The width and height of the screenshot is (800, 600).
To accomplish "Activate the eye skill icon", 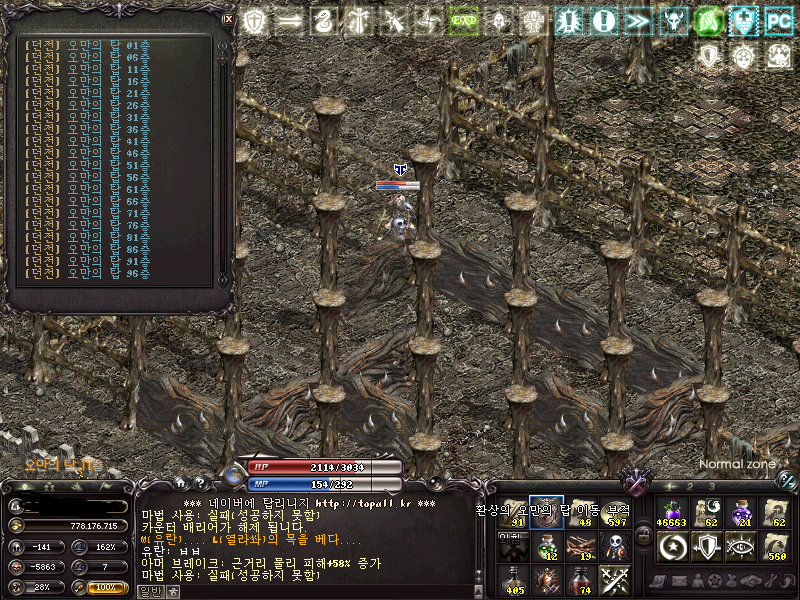I will [741, 546].
